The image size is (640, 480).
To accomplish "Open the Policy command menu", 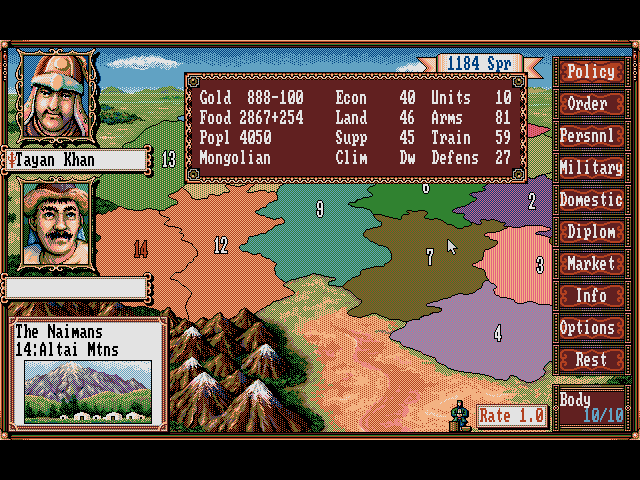I will (591, 72).
